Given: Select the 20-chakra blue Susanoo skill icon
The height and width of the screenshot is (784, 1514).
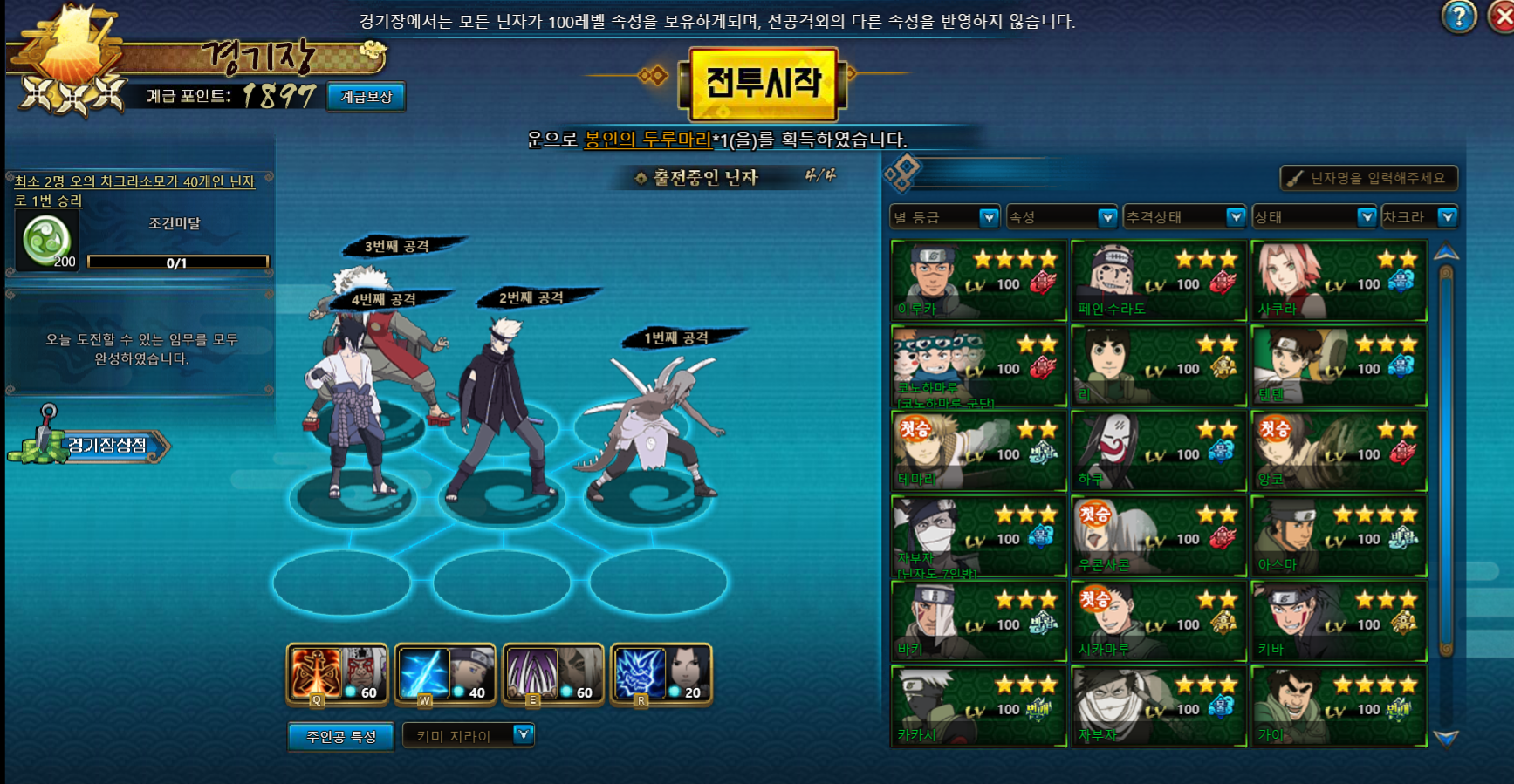Looking at the screenshot, I should 661,673.
